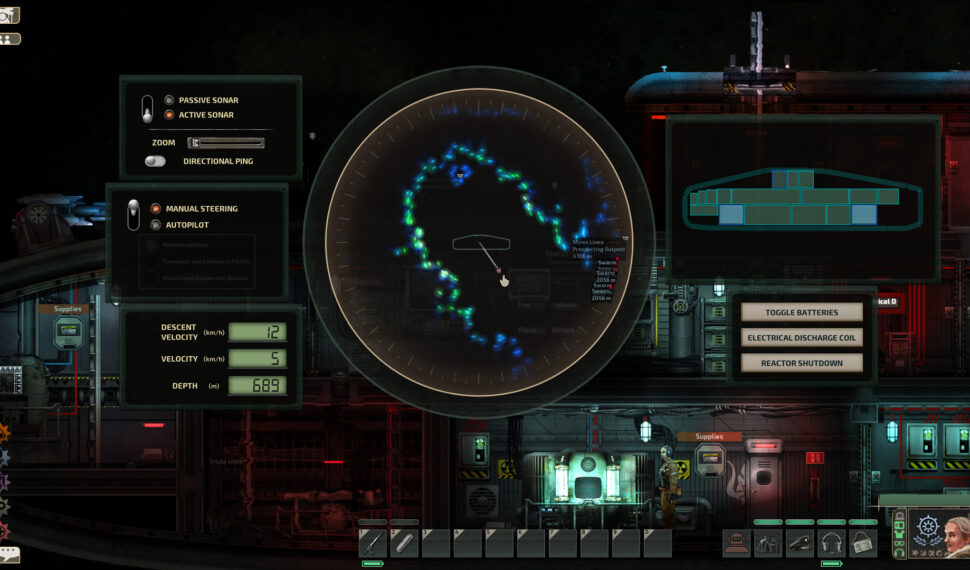
Task: Trigger the Reactor Shutdown button
Action: coord(801,363)
